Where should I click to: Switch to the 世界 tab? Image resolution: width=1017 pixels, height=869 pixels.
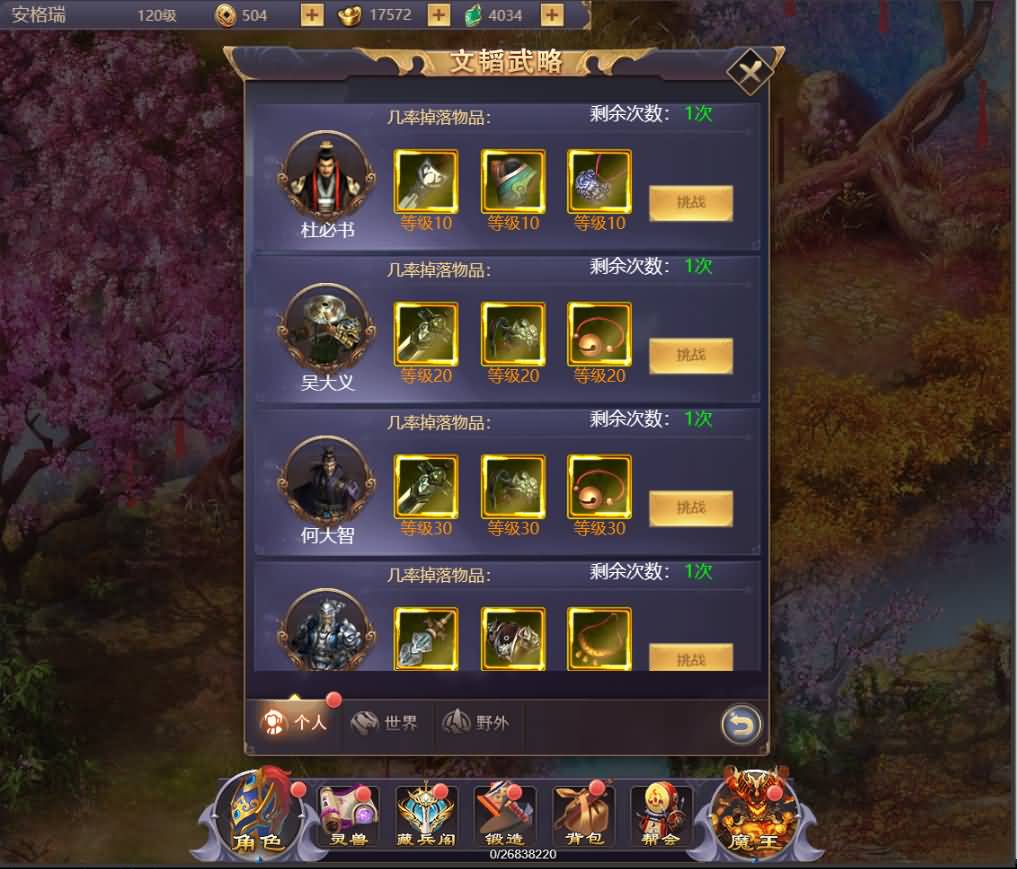(385, 722)
